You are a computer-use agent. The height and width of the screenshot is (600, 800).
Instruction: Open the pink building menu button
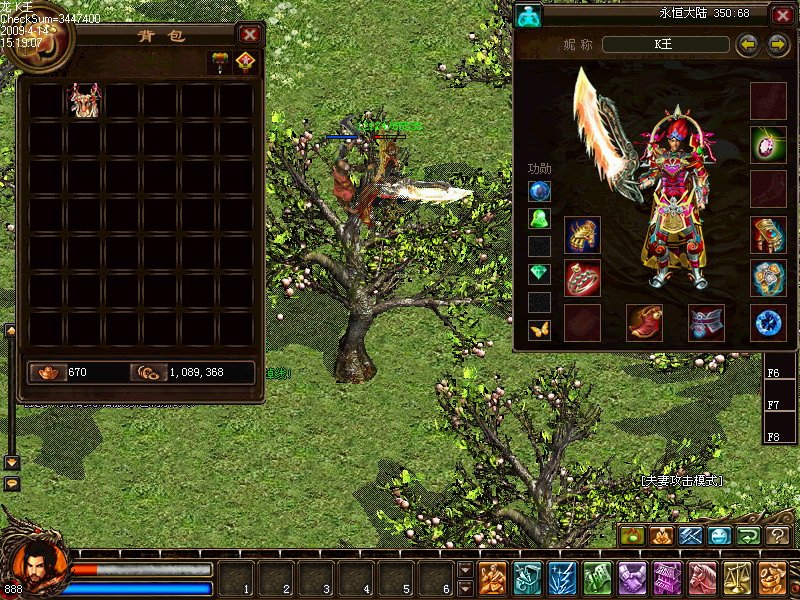[x=667, y=578]
